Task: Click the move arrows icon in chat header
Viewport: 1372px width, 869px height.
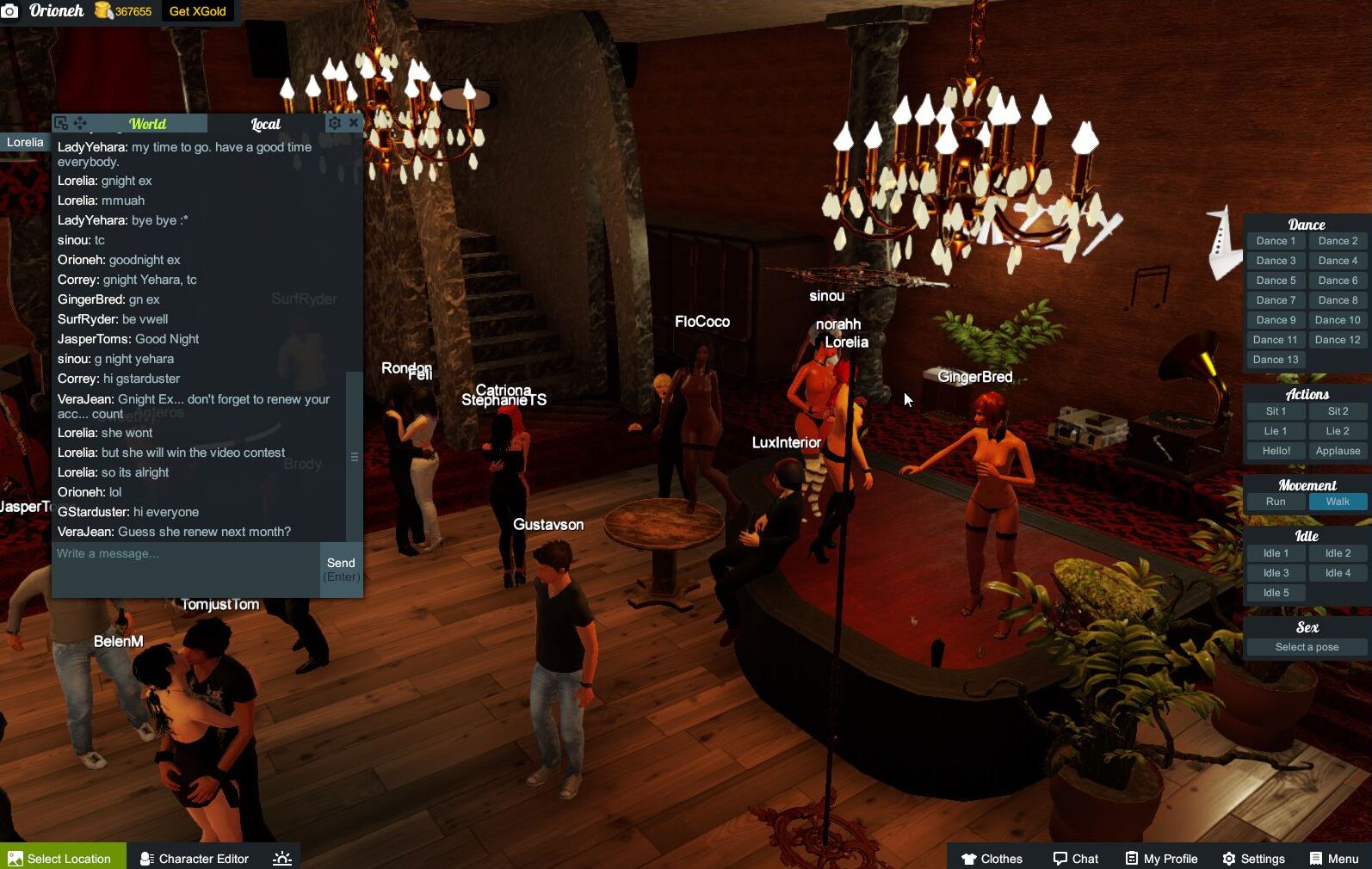Action: [x=79, y=123]
